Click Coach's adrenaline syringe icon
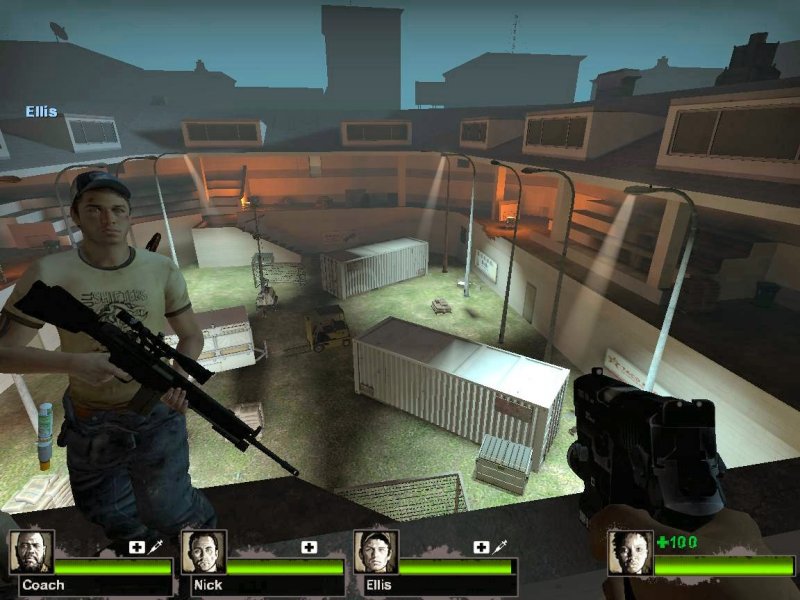 pos(157,547)
